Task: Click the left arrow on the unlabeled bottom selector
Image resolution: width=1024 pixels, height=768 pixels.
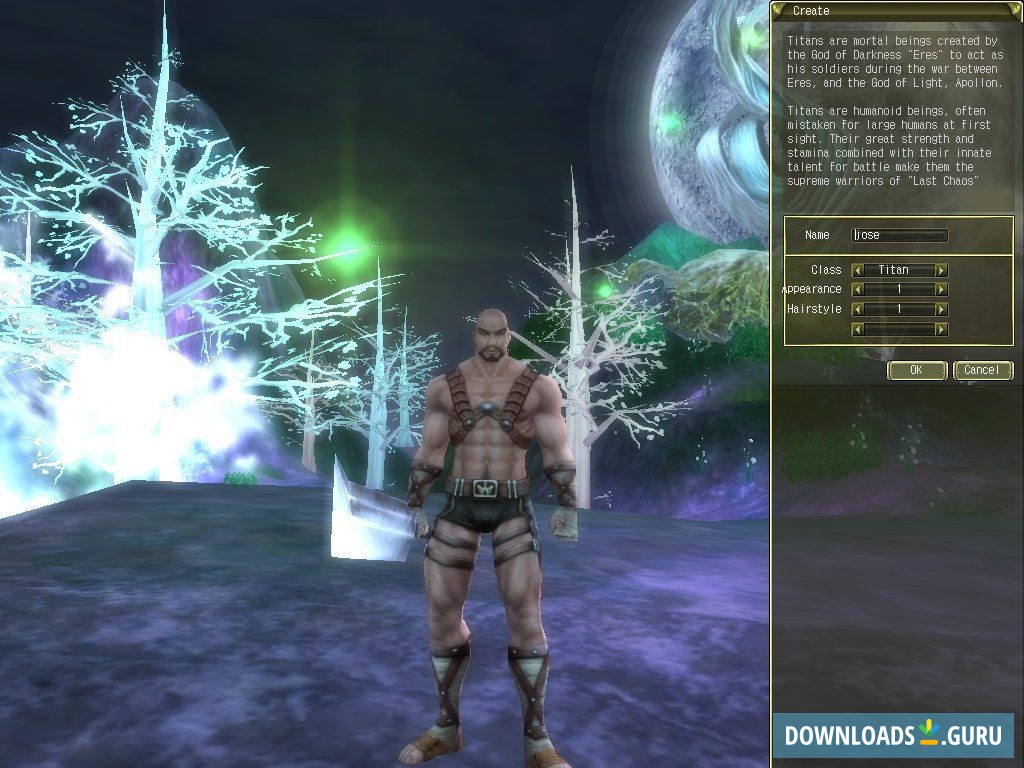Action: (x=857, y=329)
